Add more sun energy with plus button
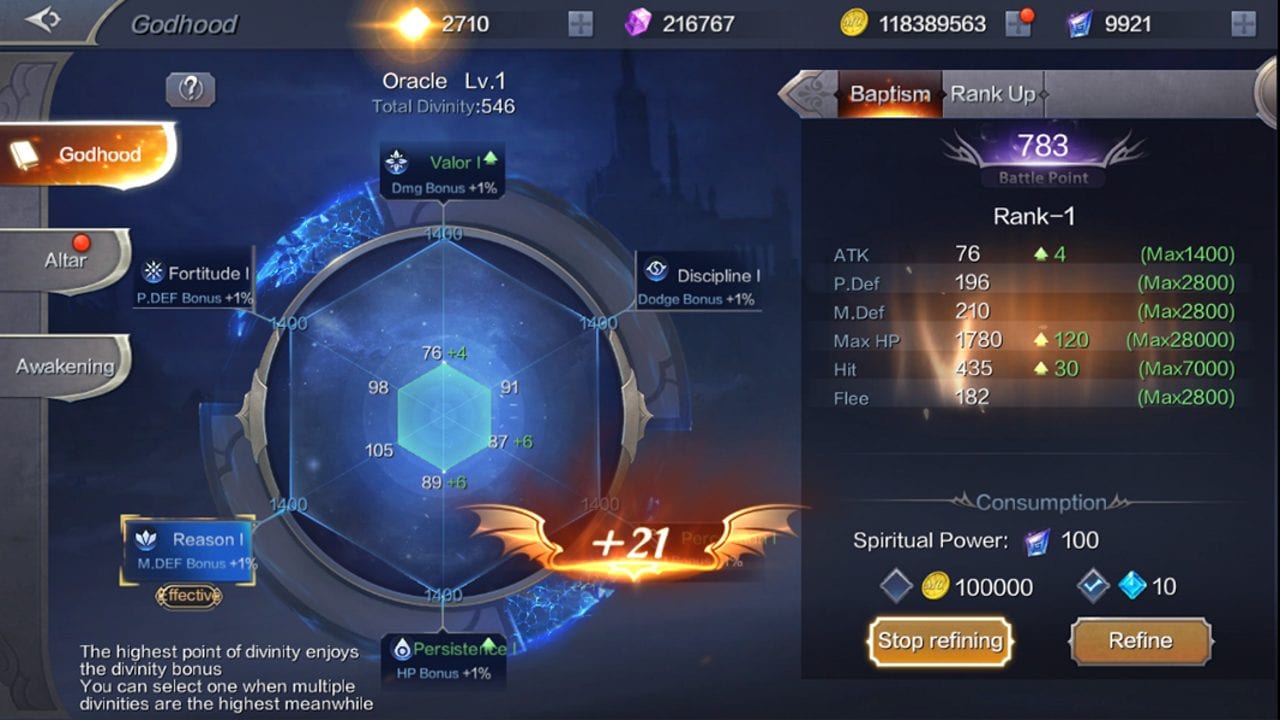Screen dimensions: 1280x720 pyautogui.click(x=580, y=24)
